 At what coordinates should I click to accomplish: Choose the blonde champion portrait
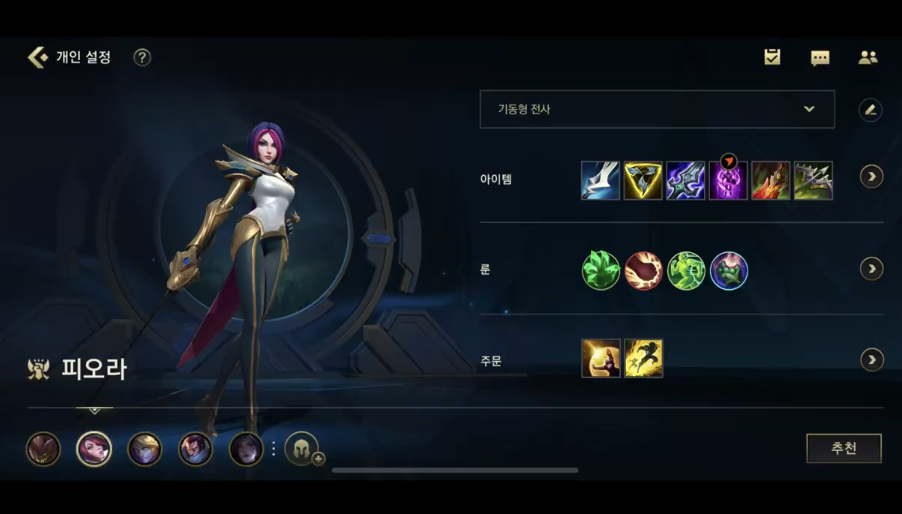point(144,449)
